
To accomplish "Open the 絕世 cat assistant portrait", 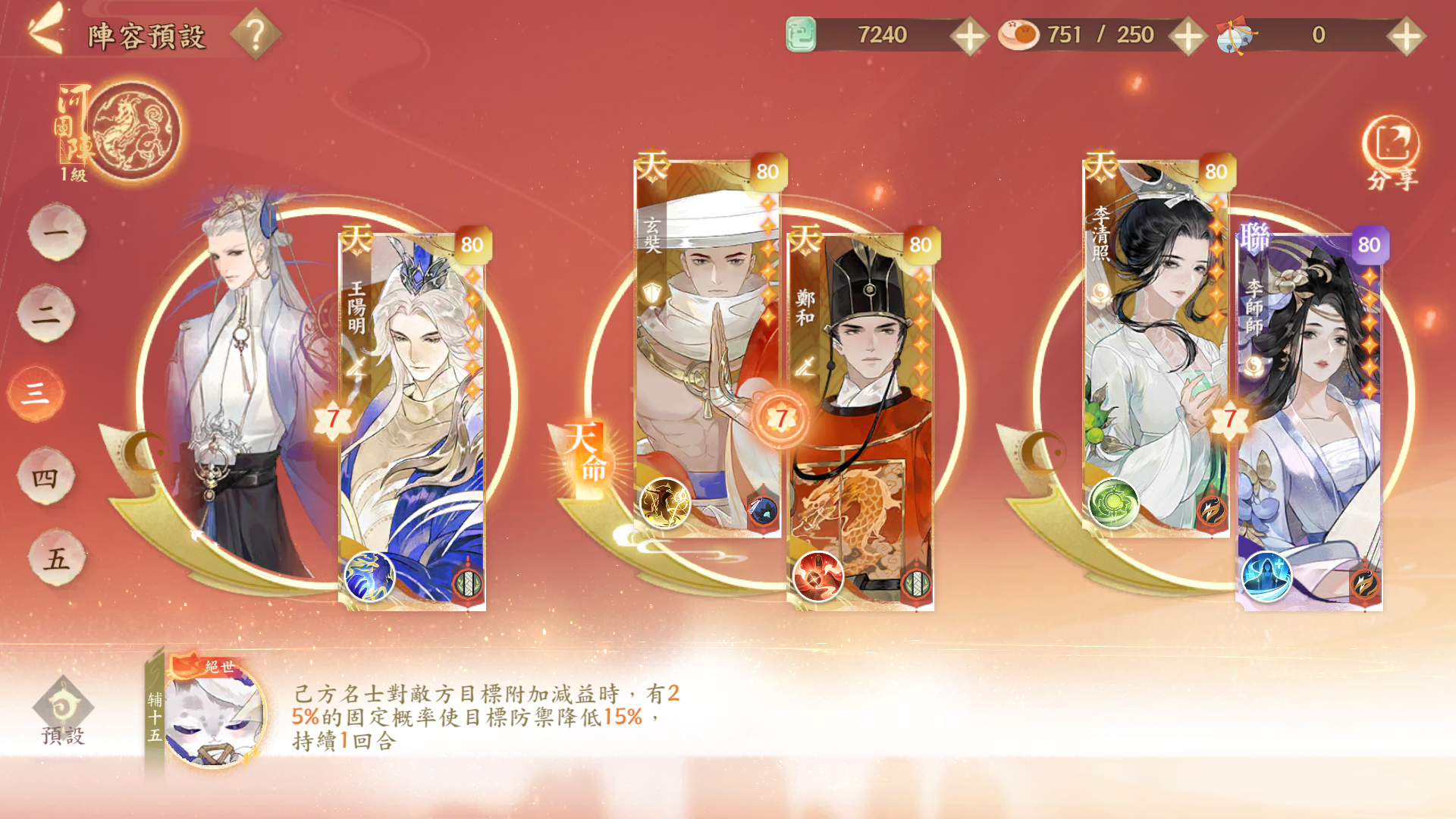I will tap(214, 713).
